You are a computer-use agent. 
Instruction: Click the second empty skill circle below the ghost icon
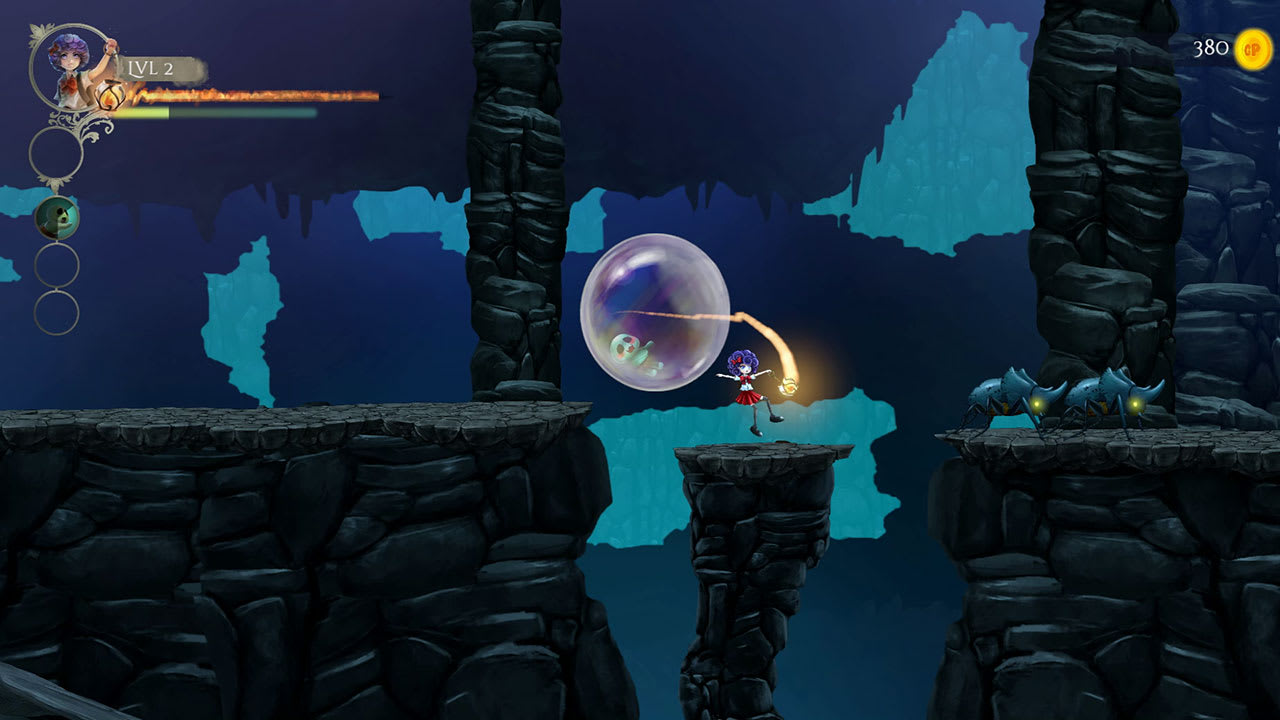pos(54,264)
